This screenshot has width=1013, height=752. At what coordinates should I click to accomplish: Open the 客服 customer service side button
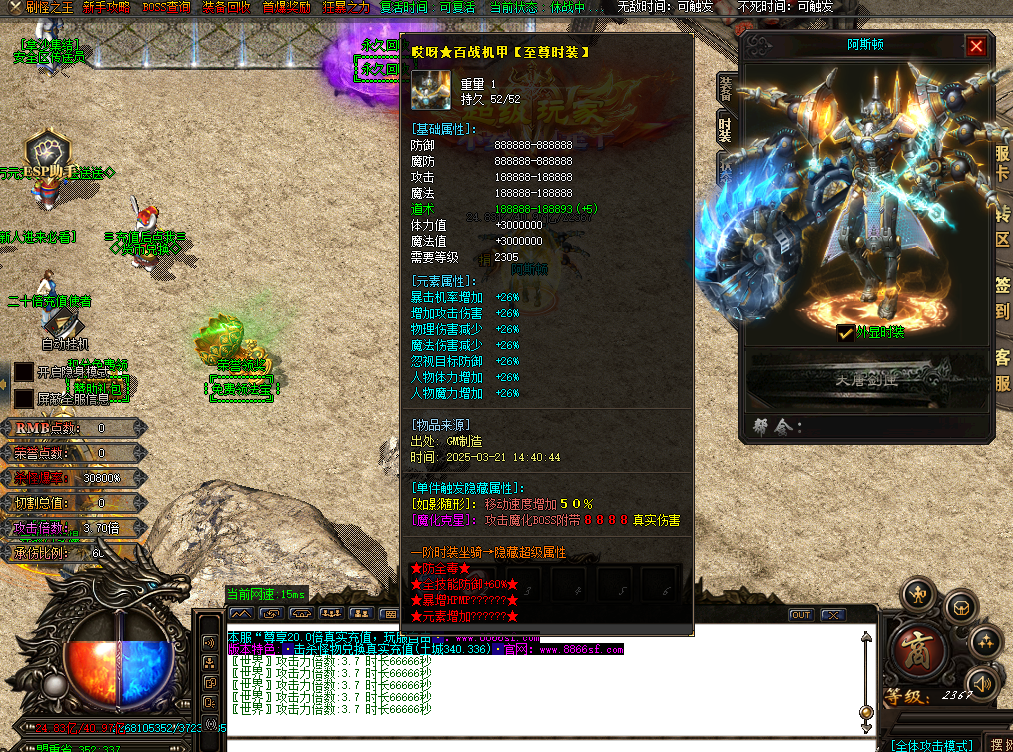(x=1002, y=369)
